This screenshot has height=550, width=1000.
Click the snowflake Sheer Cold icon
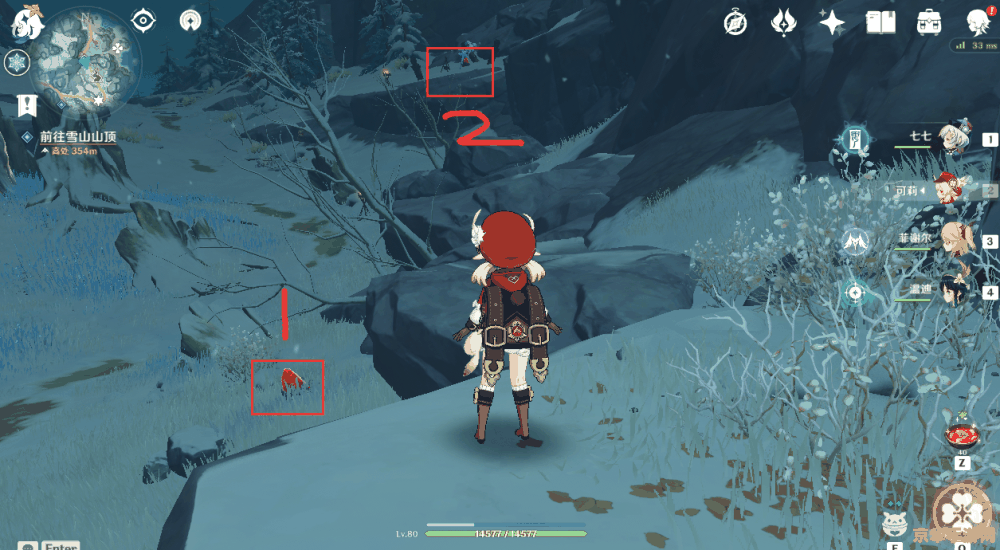17,63
